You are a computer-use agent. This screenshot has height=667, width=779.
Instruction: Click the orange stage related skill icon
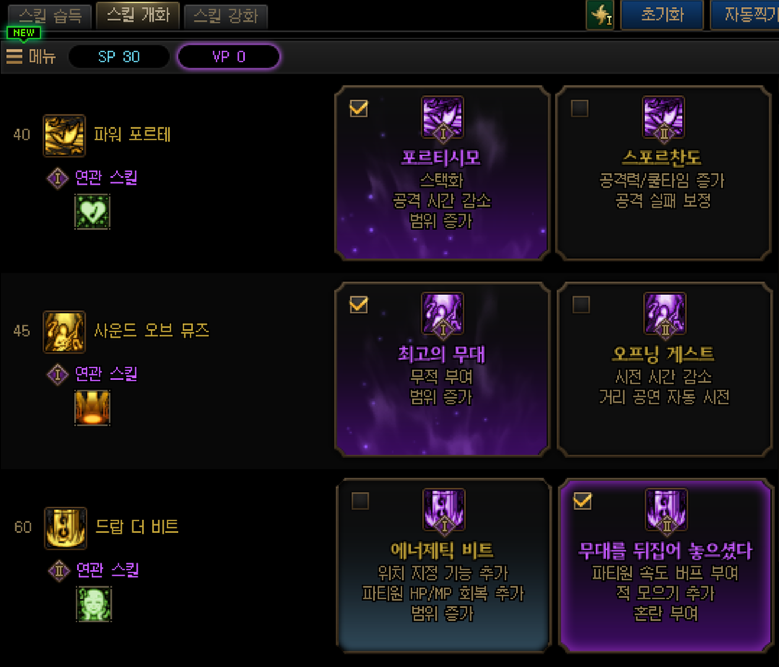coord(93,408)
